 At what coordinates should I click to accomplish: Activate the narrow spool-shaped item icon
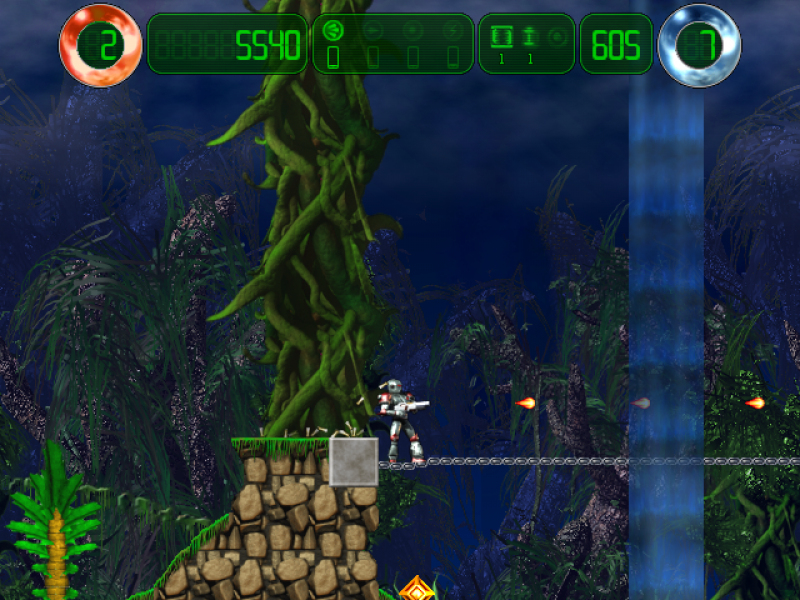coord(530,37)
